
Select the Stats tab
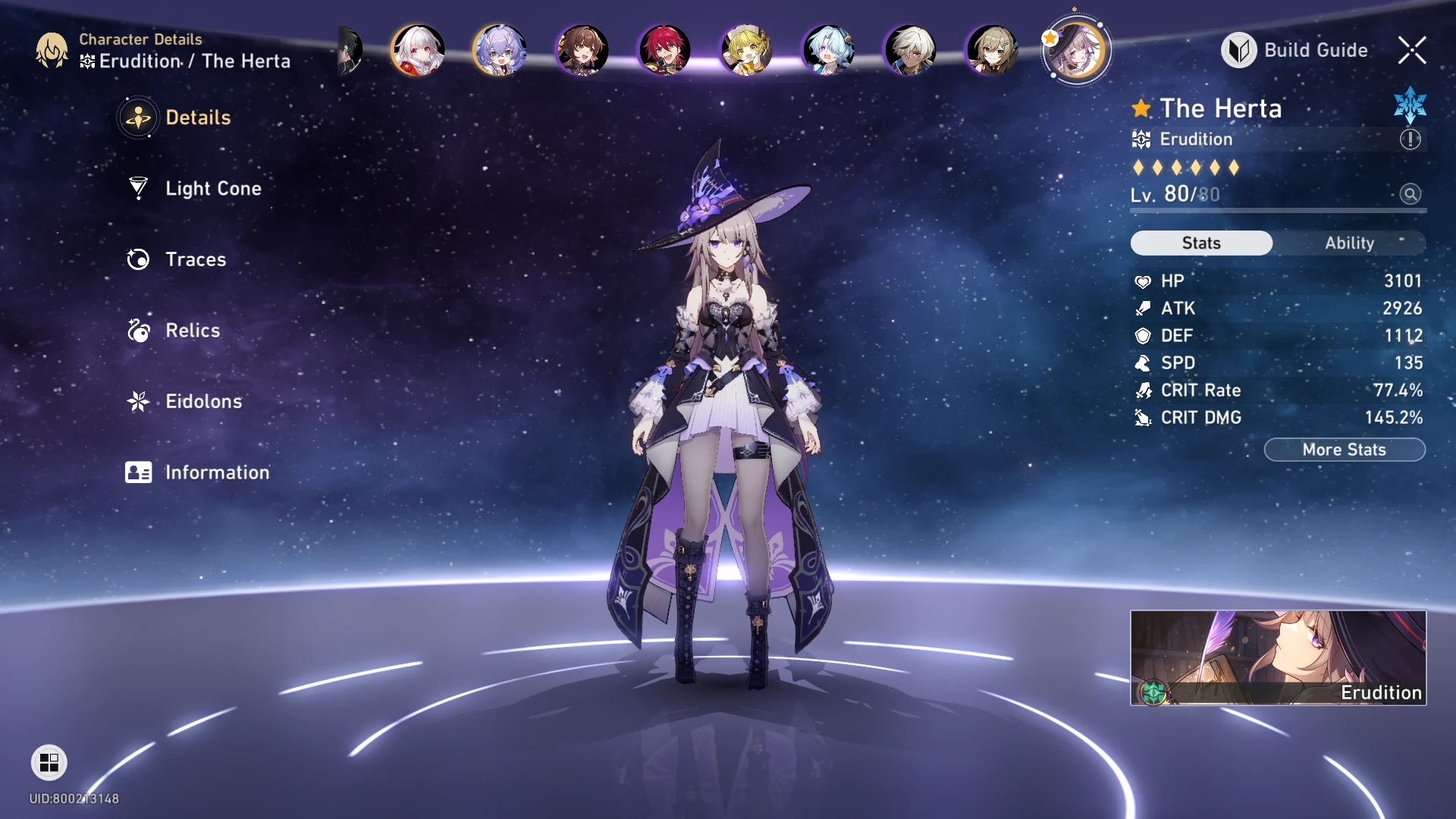click(x=1201, y=243)
